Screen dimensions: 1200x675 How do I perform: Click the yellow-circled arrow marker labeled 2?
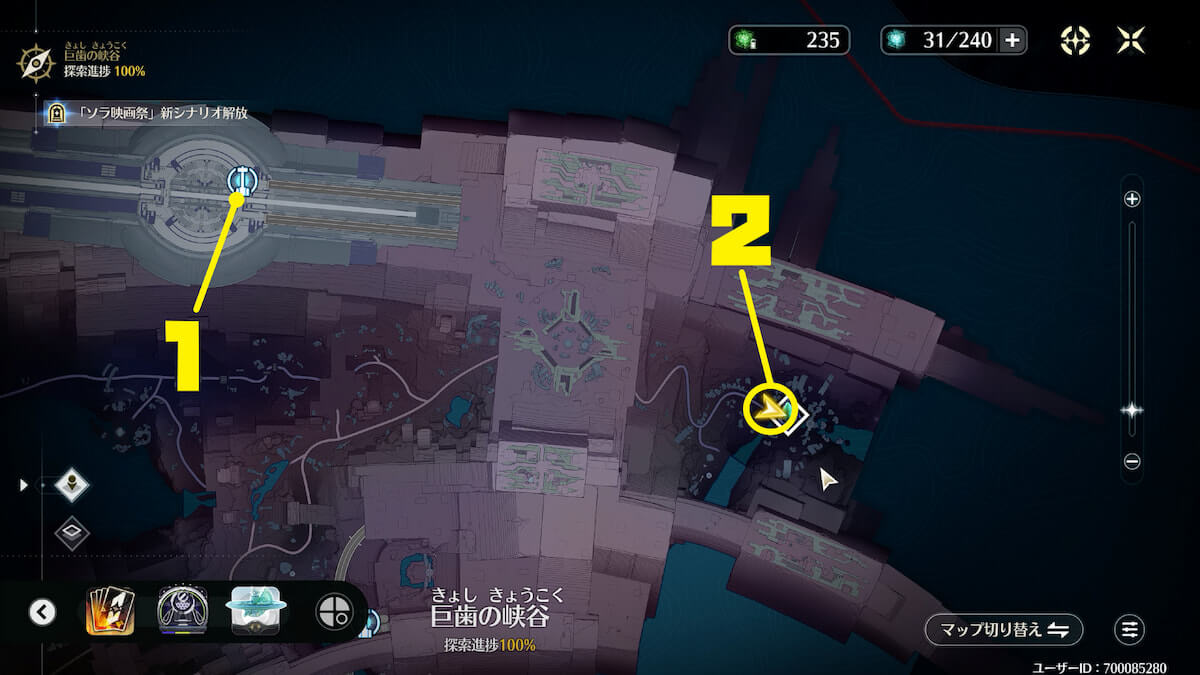pos(770,409)
